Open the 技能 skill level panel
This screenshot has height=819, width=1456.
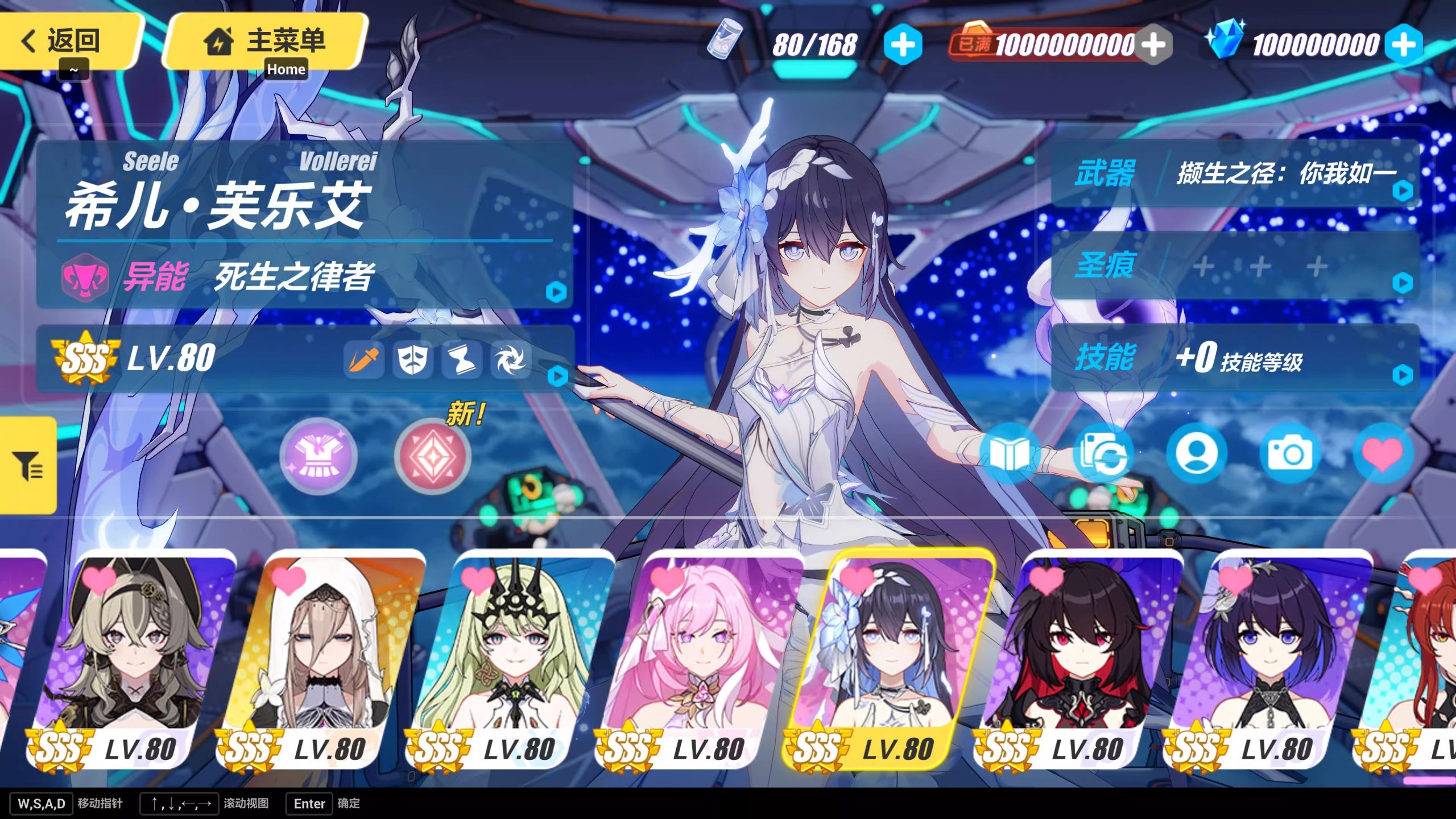click(1234, 358)
